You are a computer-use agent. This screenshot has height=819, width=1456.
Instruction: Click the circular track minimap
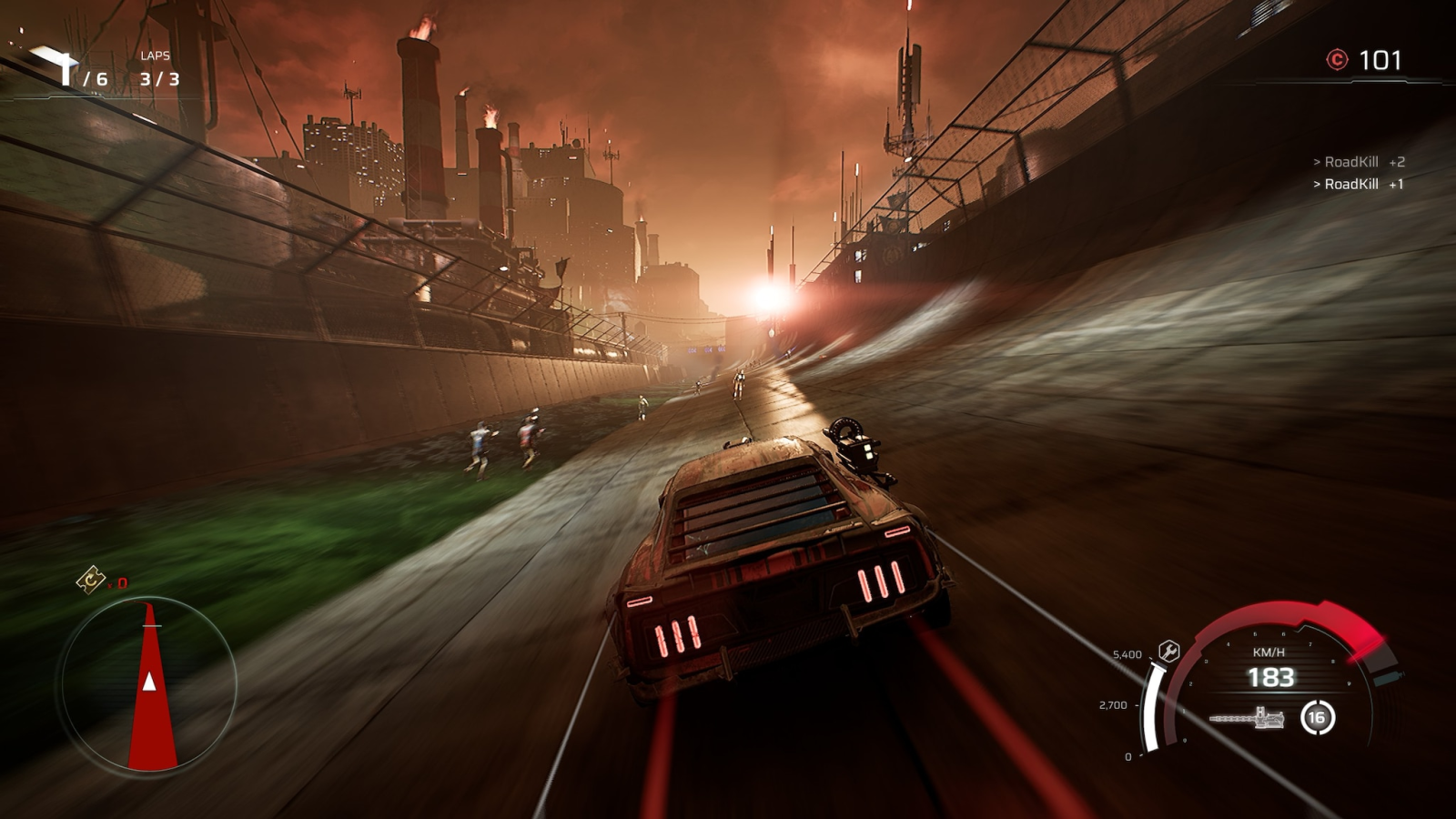tap(148, 684)
